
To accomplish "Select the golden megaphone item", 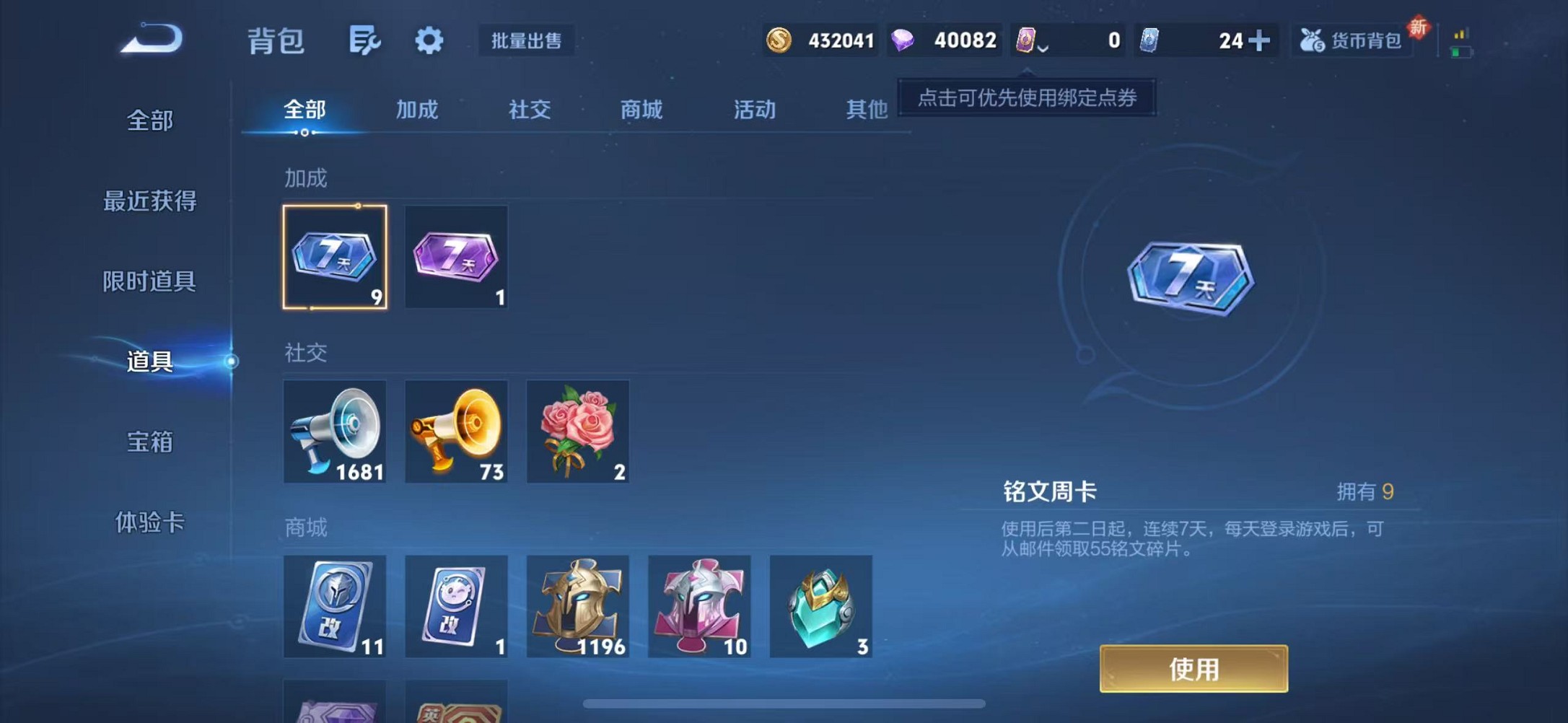I will coord(456,431).
